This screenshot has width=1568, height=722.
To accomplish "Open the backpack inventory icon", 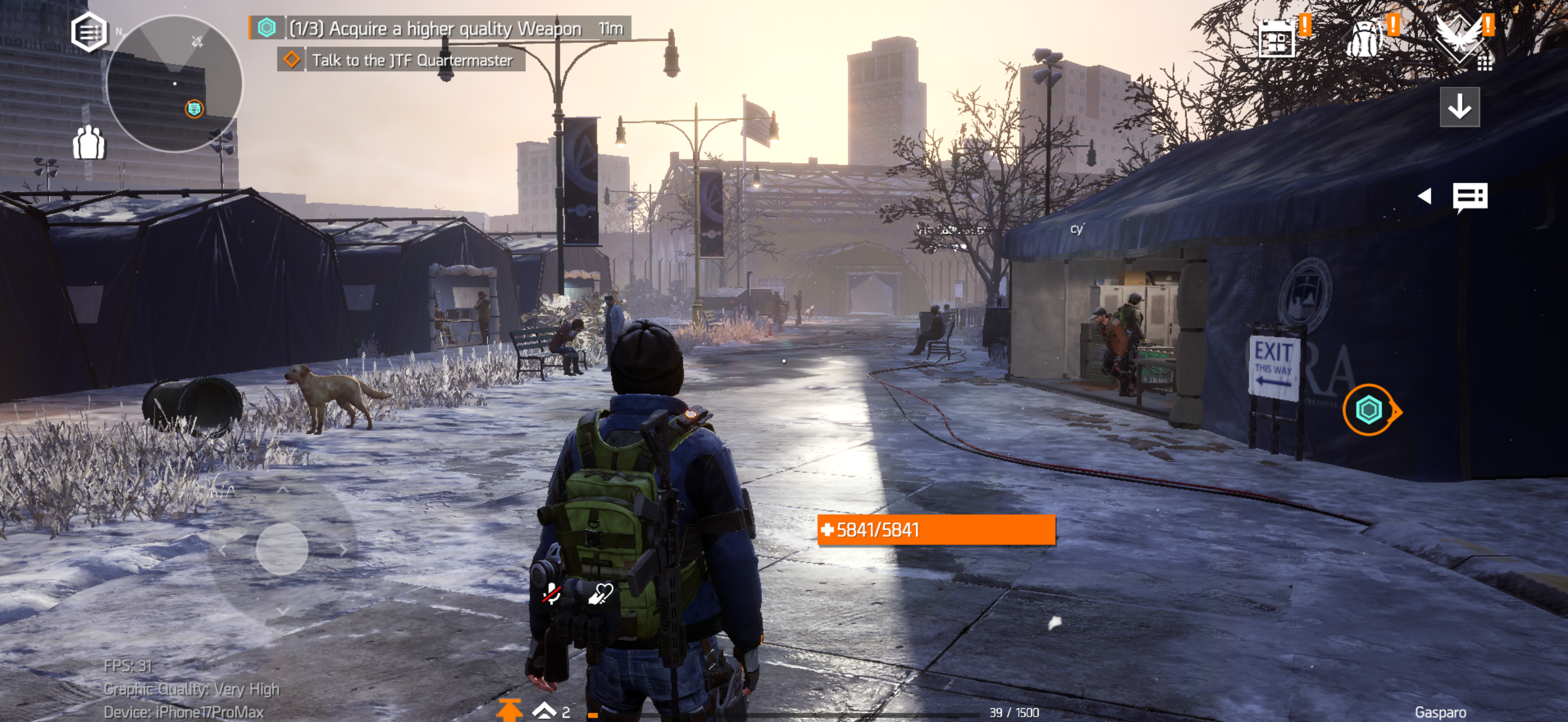I will click(x=1364, y=39).
